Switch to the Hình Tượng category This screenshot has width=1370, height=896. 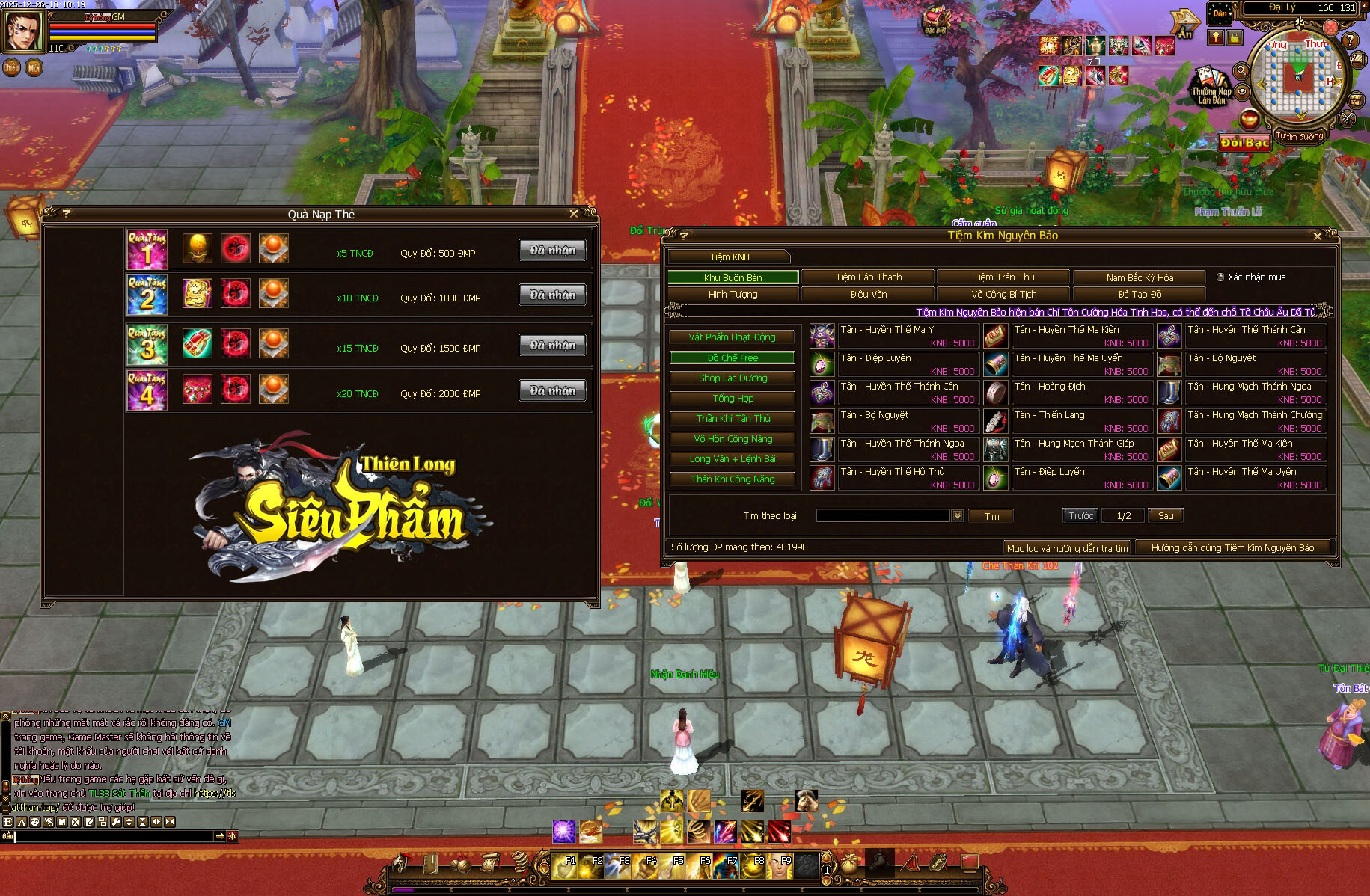(x=733, y=295)
